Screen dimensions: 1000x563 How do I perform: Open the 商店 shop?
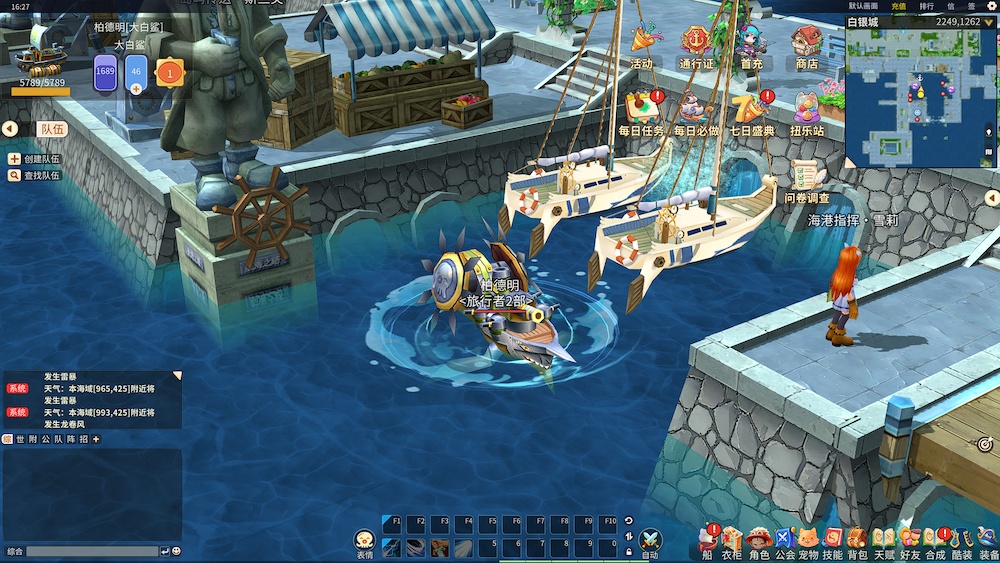[806, 45]
